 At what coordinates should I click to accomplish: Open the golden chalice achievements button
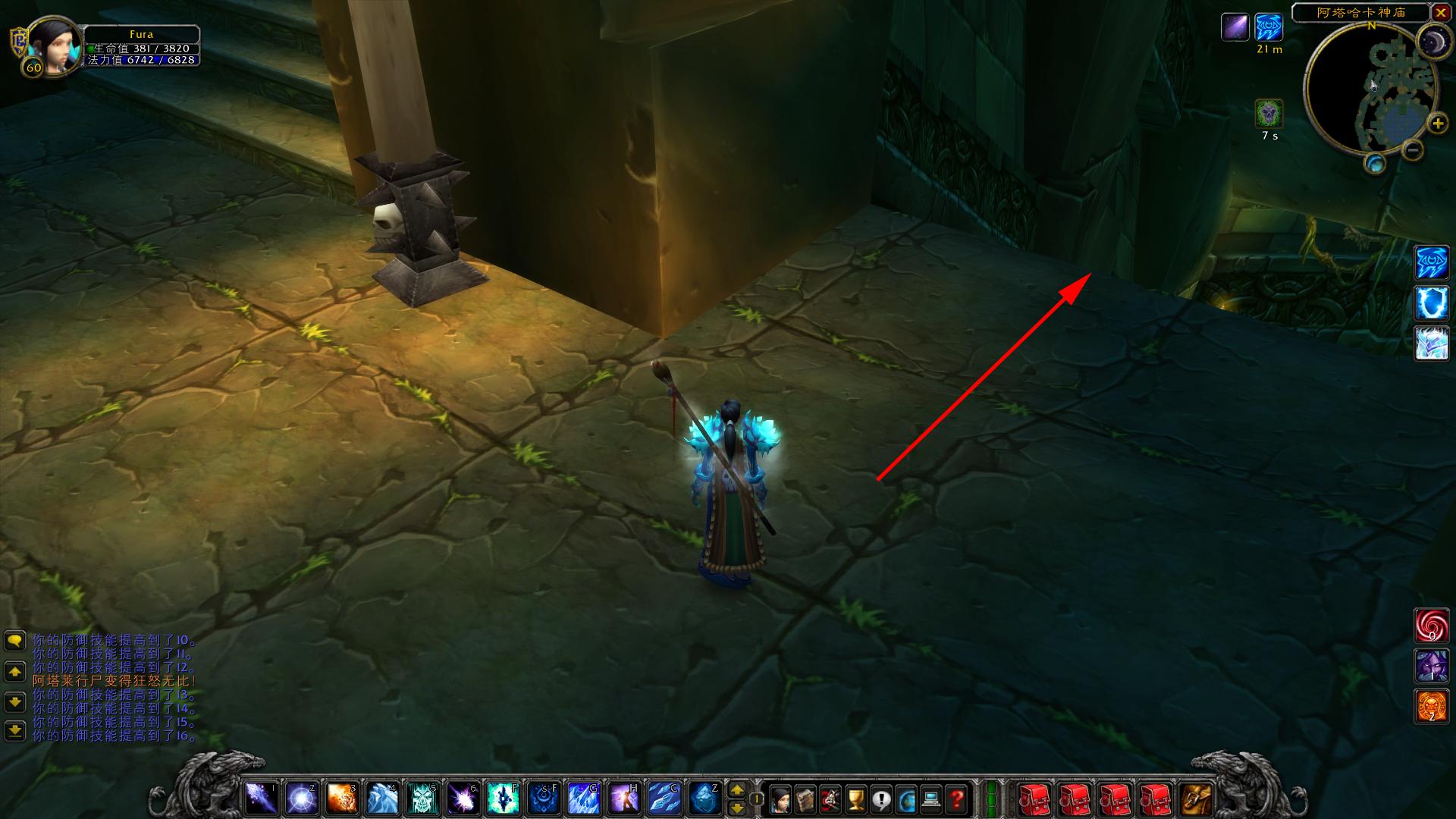[x=855, y=799]
